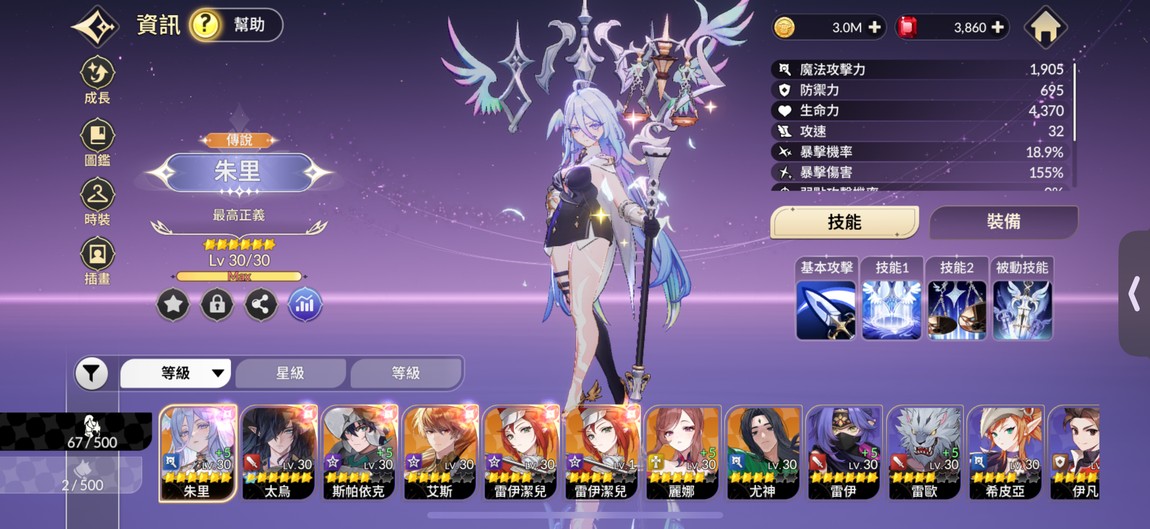This screenshot has width=1150, height=529.
Task: Return home with the house icon
Action: 1045,28
